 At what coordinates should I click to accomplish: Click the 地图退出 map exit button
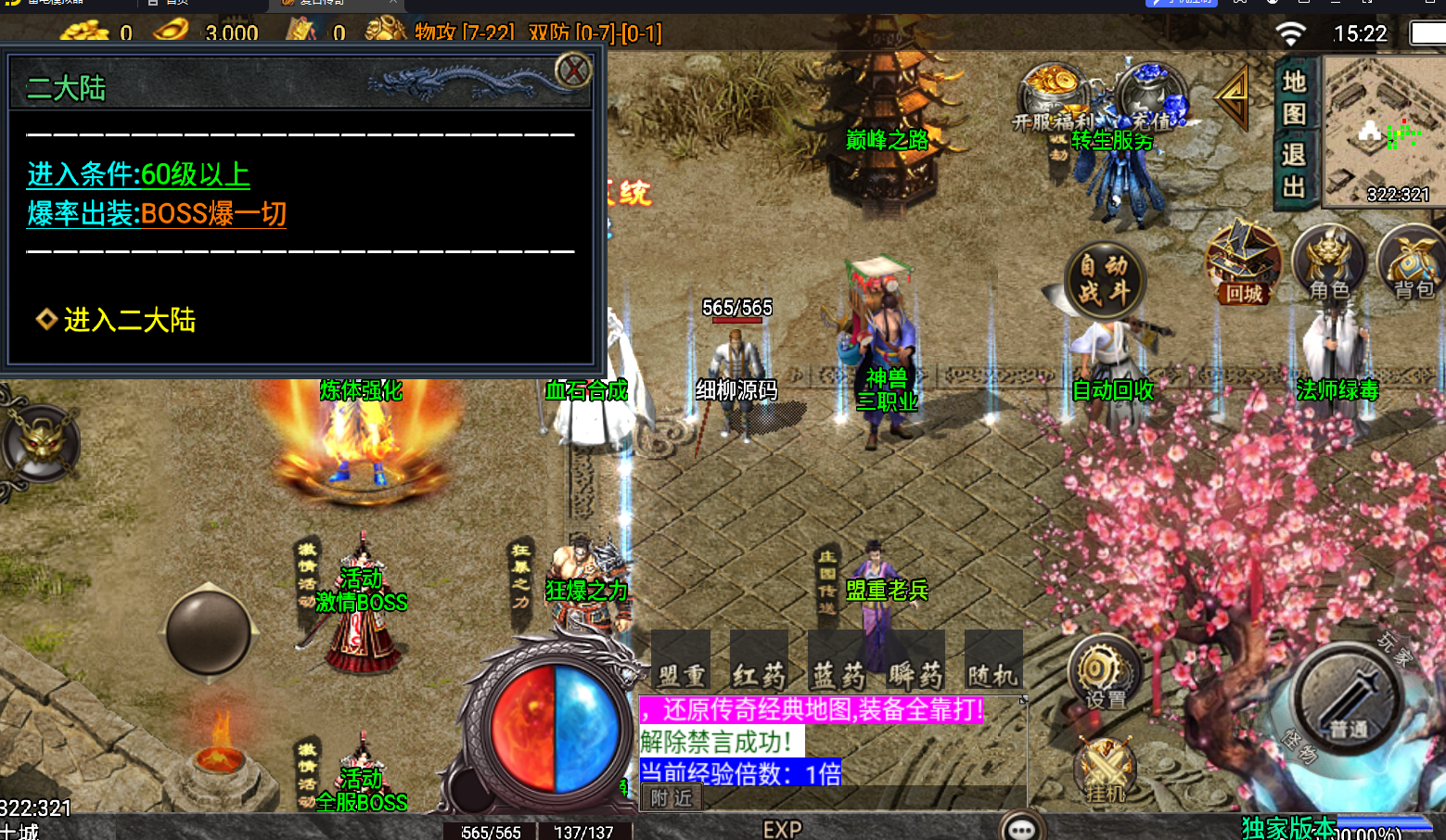click(1294, 134)
